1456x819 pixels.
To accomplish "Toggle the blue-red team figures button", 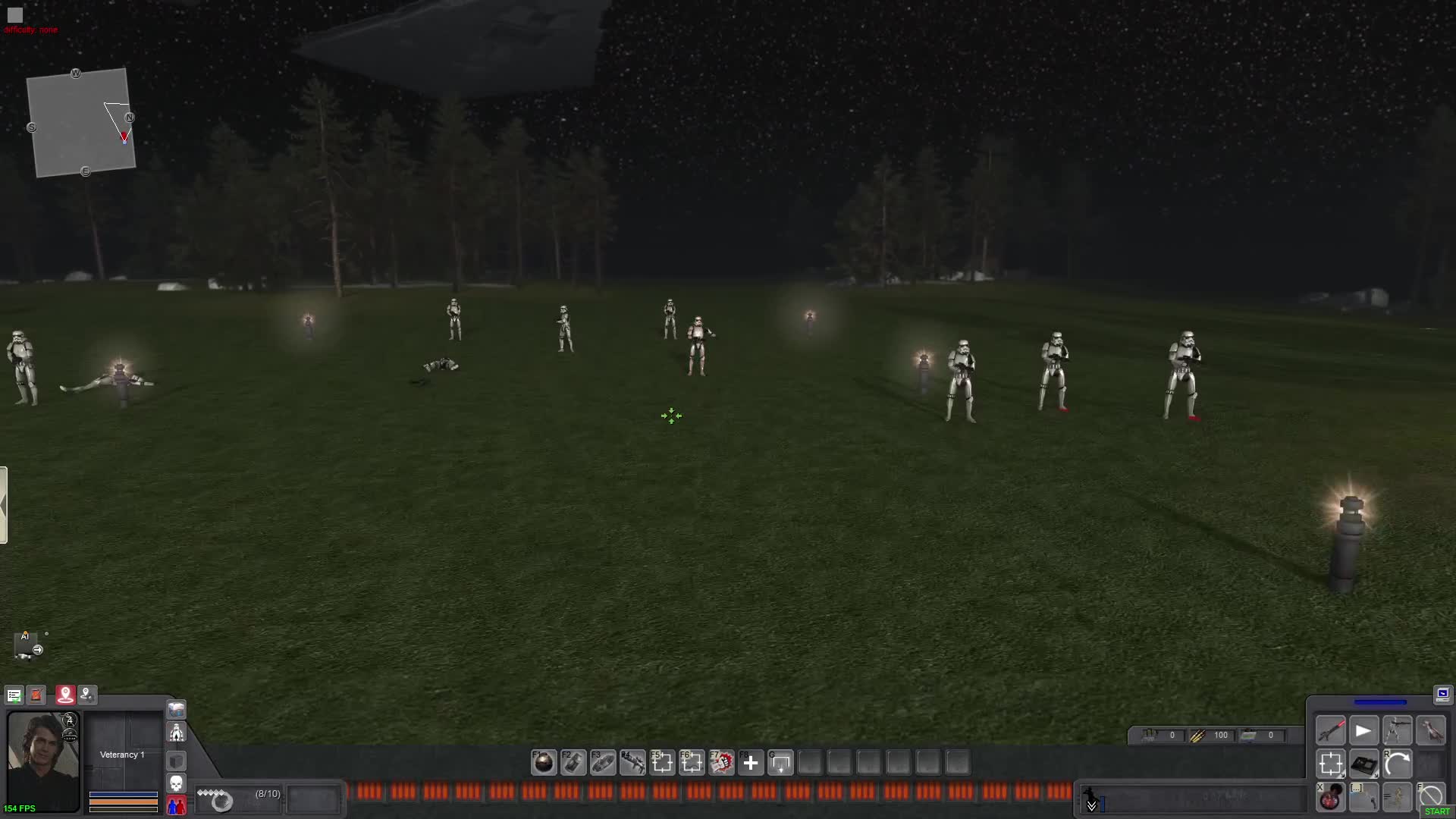I will click(175, 805).
